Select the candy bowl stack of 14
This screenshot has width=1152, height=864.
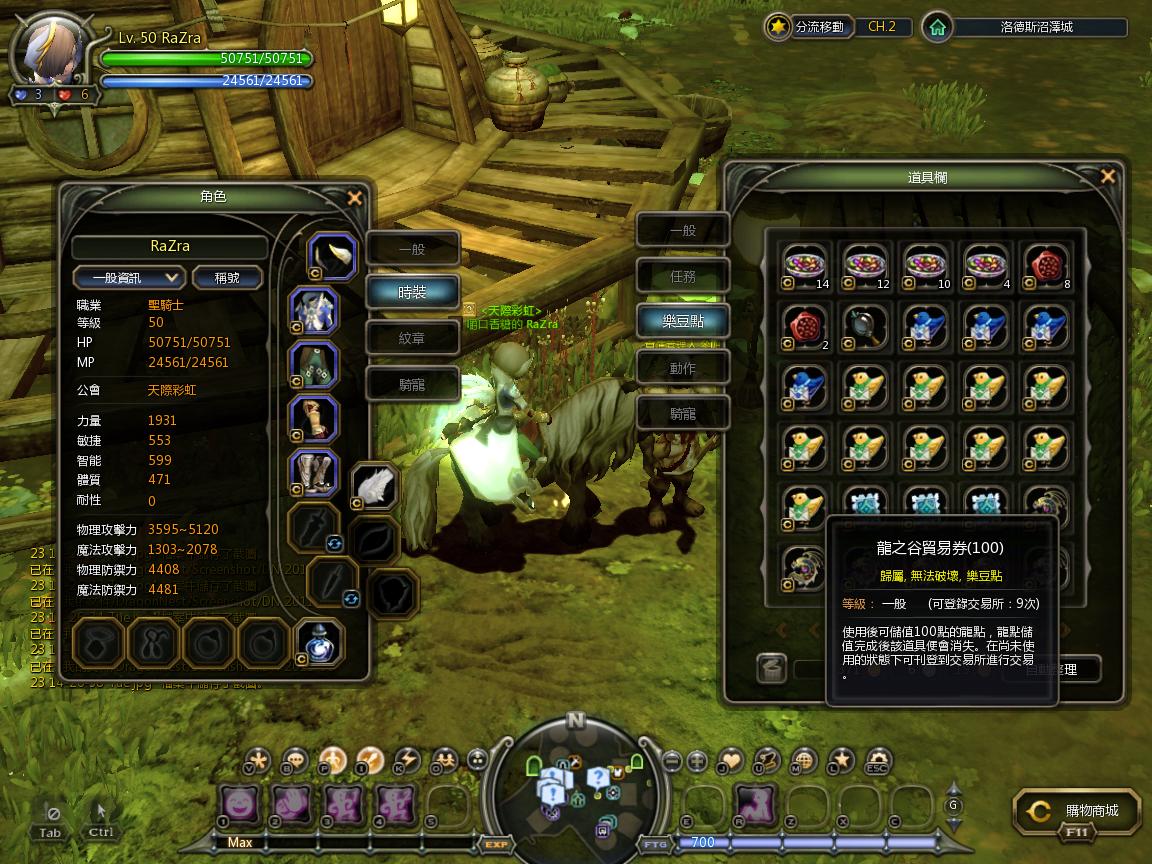click(x=806, y=267)
